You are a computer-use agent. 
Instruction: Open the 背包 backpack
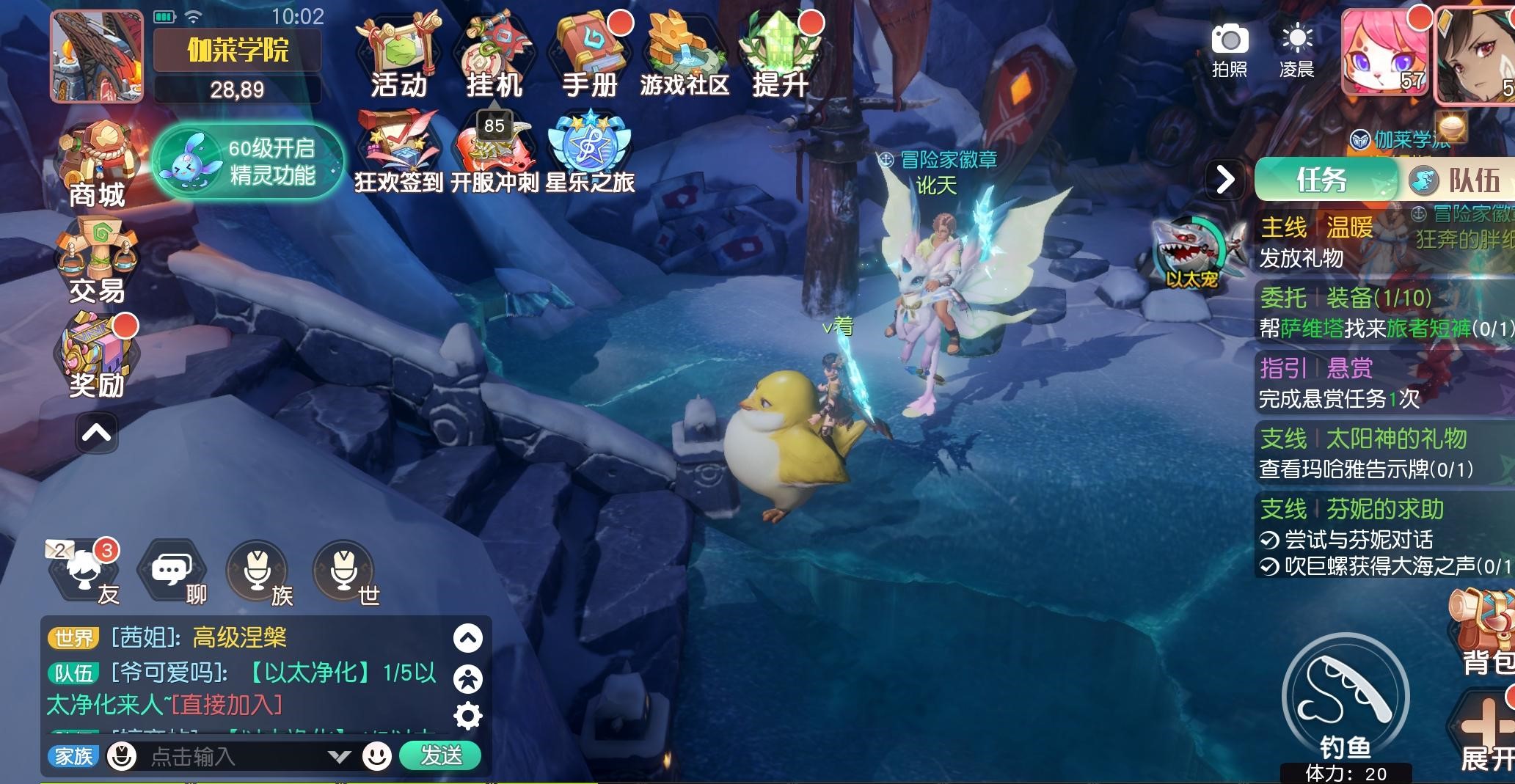1483,632
